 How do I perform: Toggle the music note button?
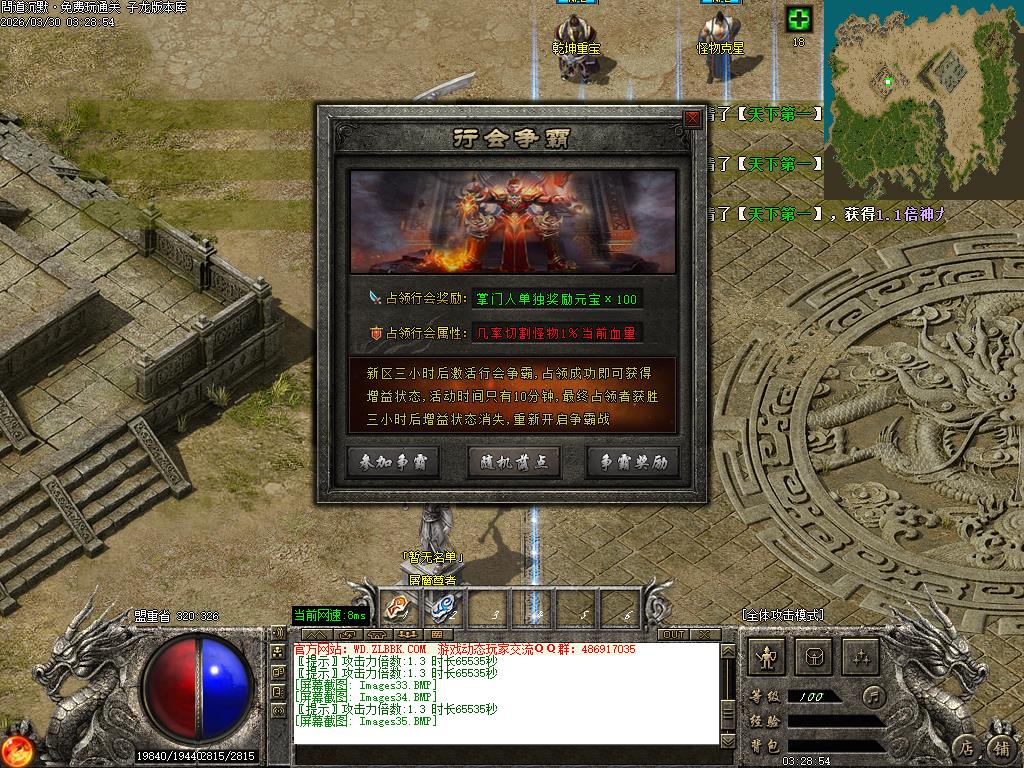[x=875, y=694]
